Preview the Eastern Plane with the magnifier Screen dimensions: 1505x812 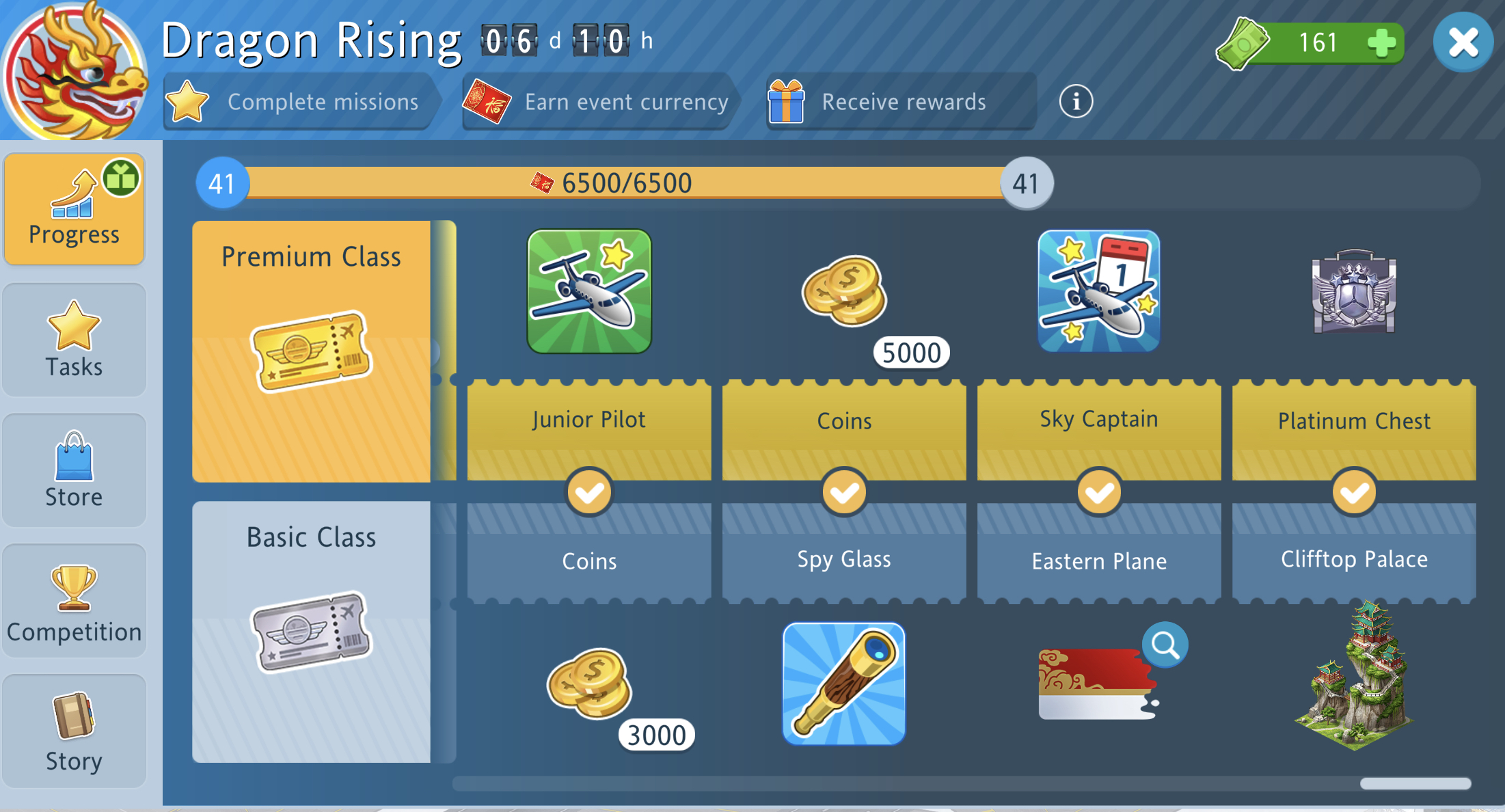pos(1165,645)
